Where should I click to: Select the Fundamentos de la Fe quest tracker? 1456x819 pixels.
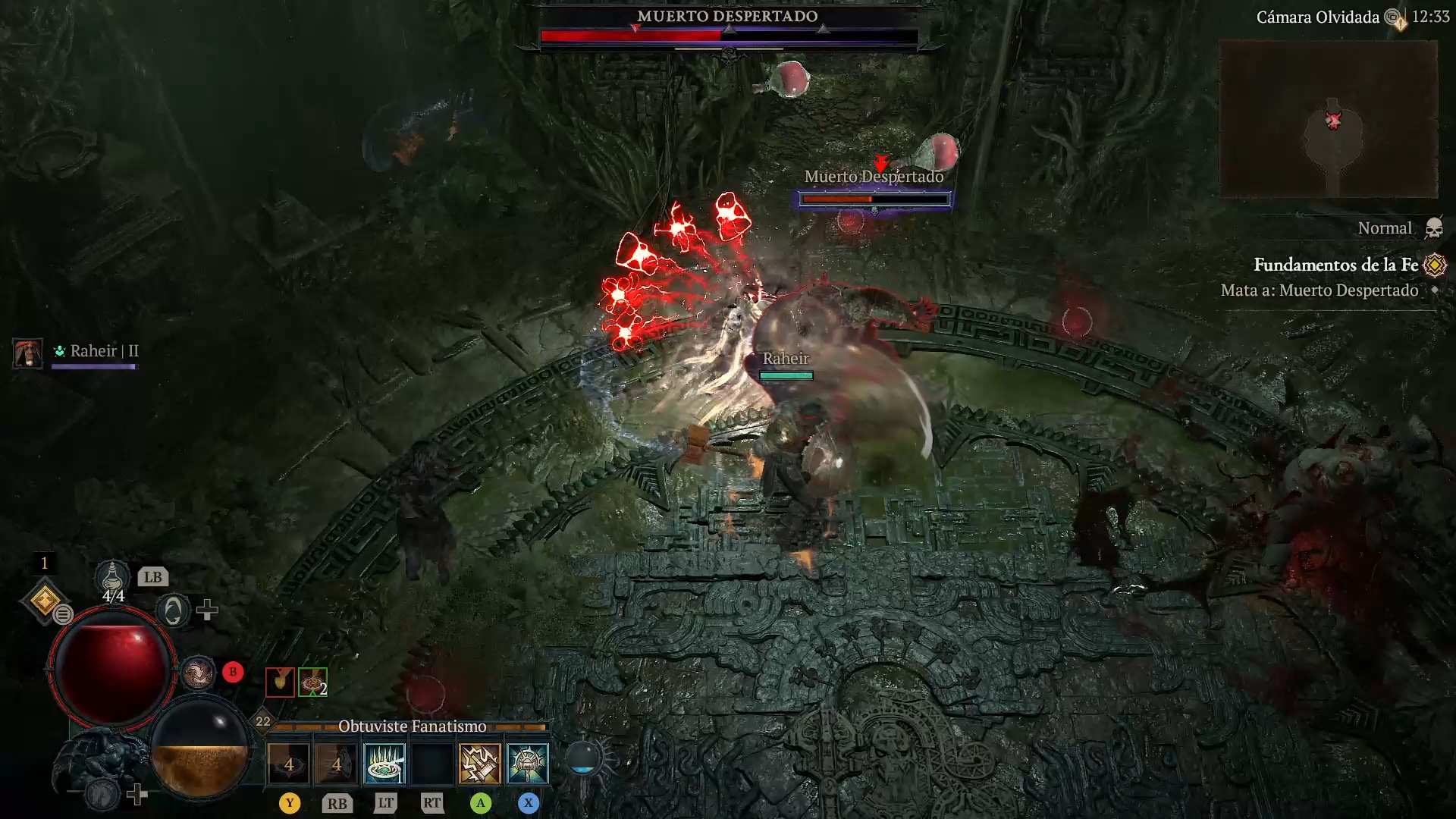tap(1335, 265)
